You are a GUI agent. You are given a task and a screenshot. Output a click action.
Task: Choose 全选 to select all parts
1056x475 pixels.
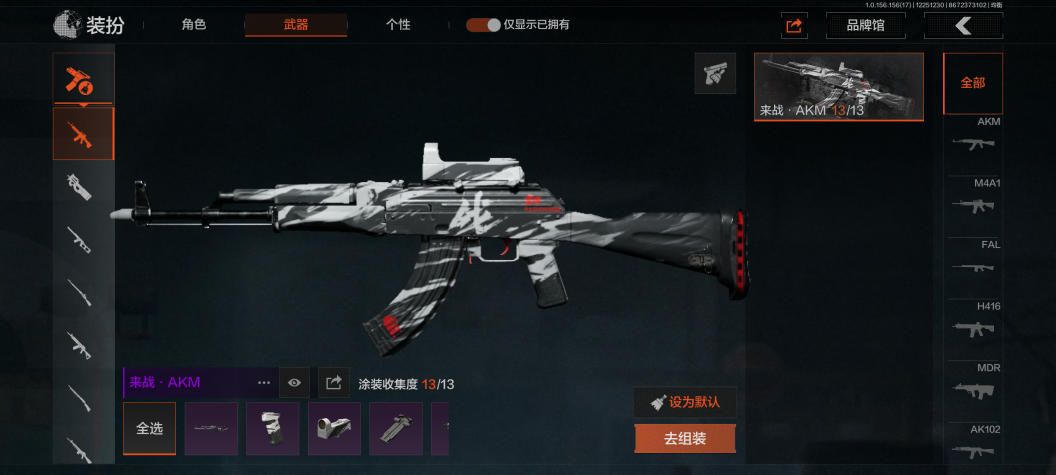tap(149, 428)
